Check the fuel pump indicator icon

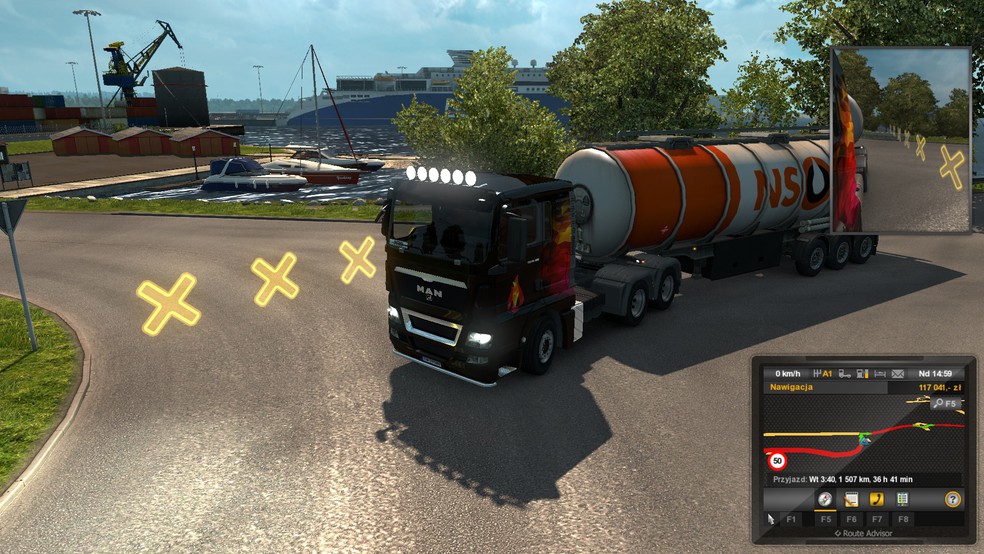pos(862,373)
